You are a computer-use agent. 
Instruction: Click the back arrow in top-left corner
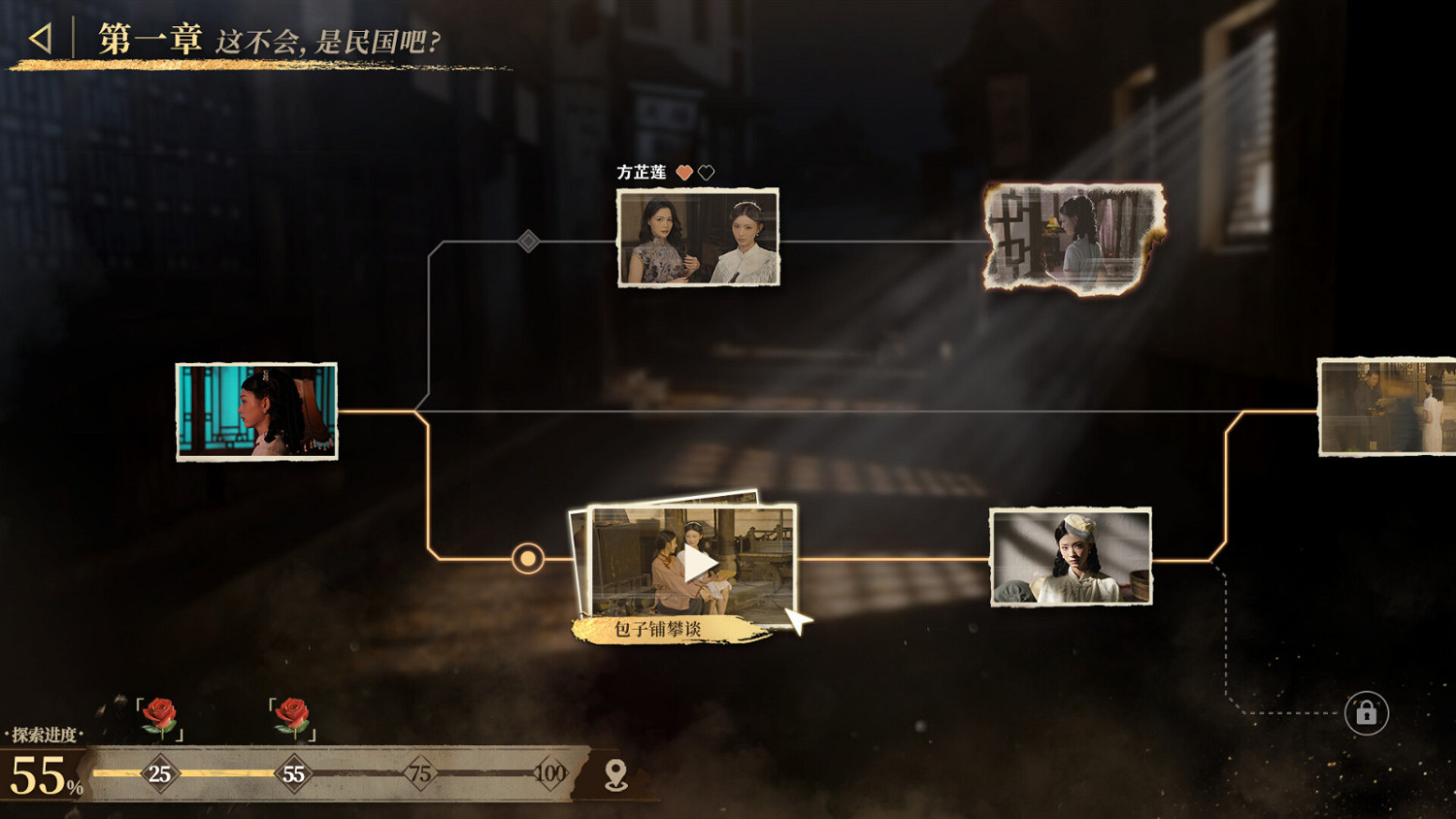(39, 39)
